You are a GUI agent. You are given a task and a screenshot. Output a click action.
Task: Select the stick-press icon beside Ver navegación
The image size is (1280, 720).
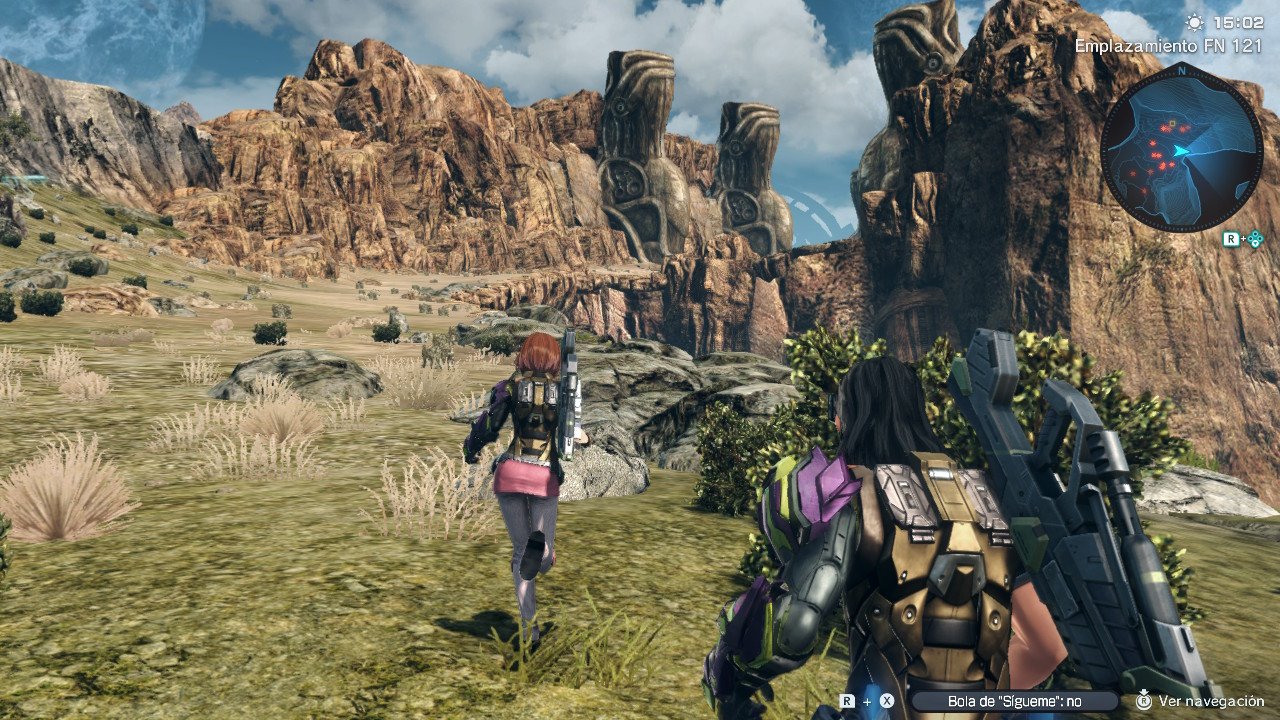[1143, 702]
